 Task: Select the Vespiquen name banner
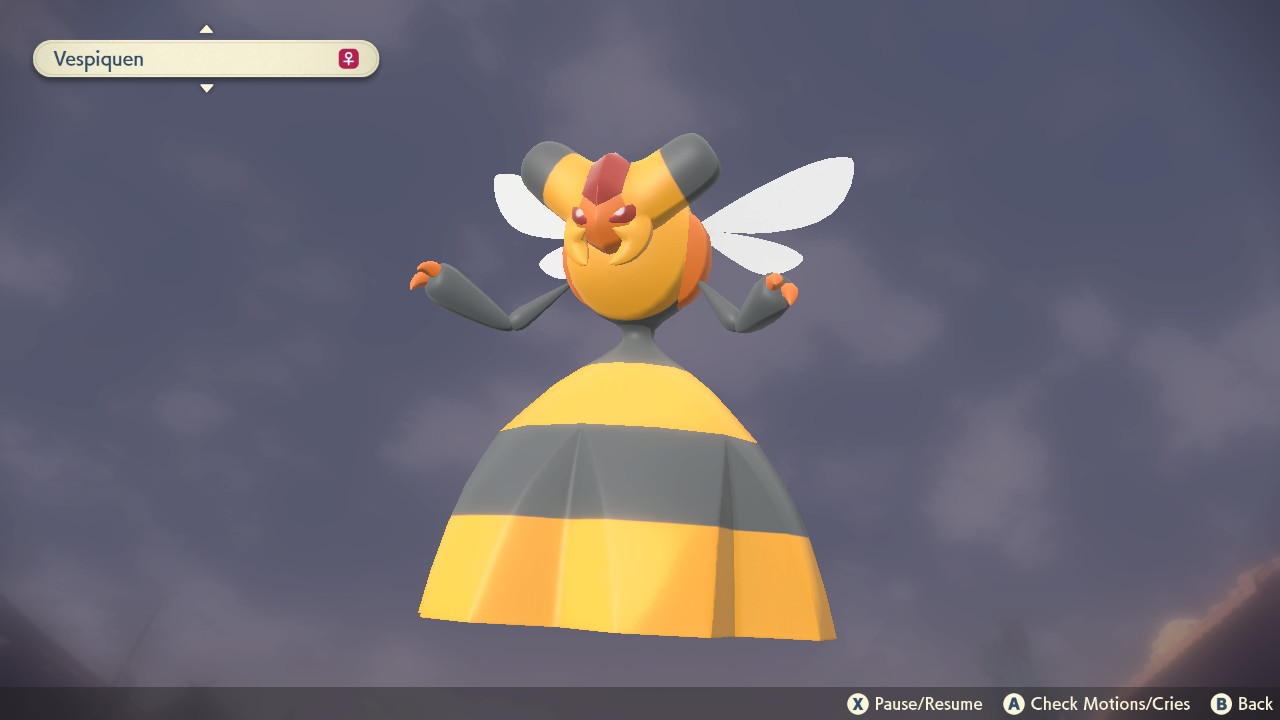205,59
